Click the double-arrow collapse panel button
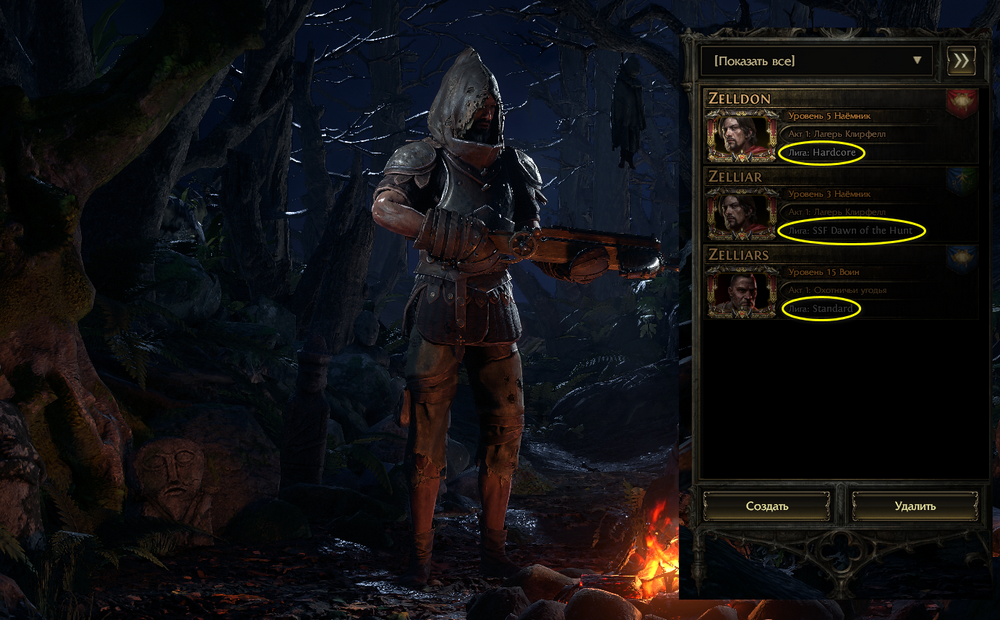The image size is (1000, 620). click(961, 61)
